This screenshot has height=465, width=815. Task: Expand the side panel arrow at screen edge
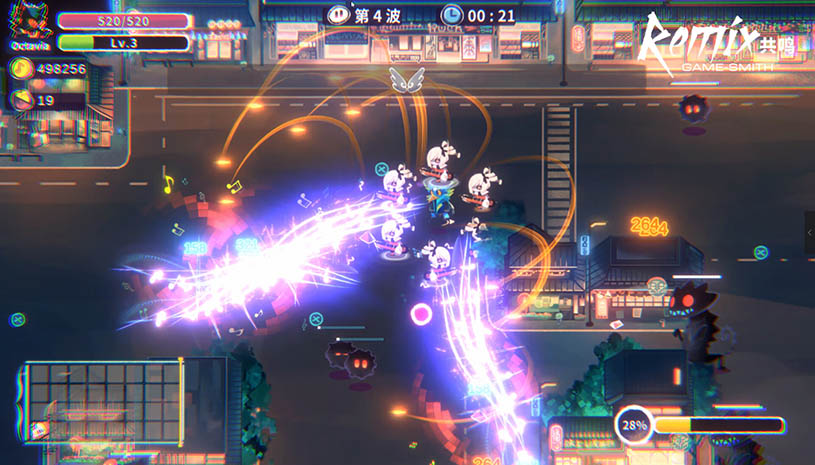pos(808,233)
